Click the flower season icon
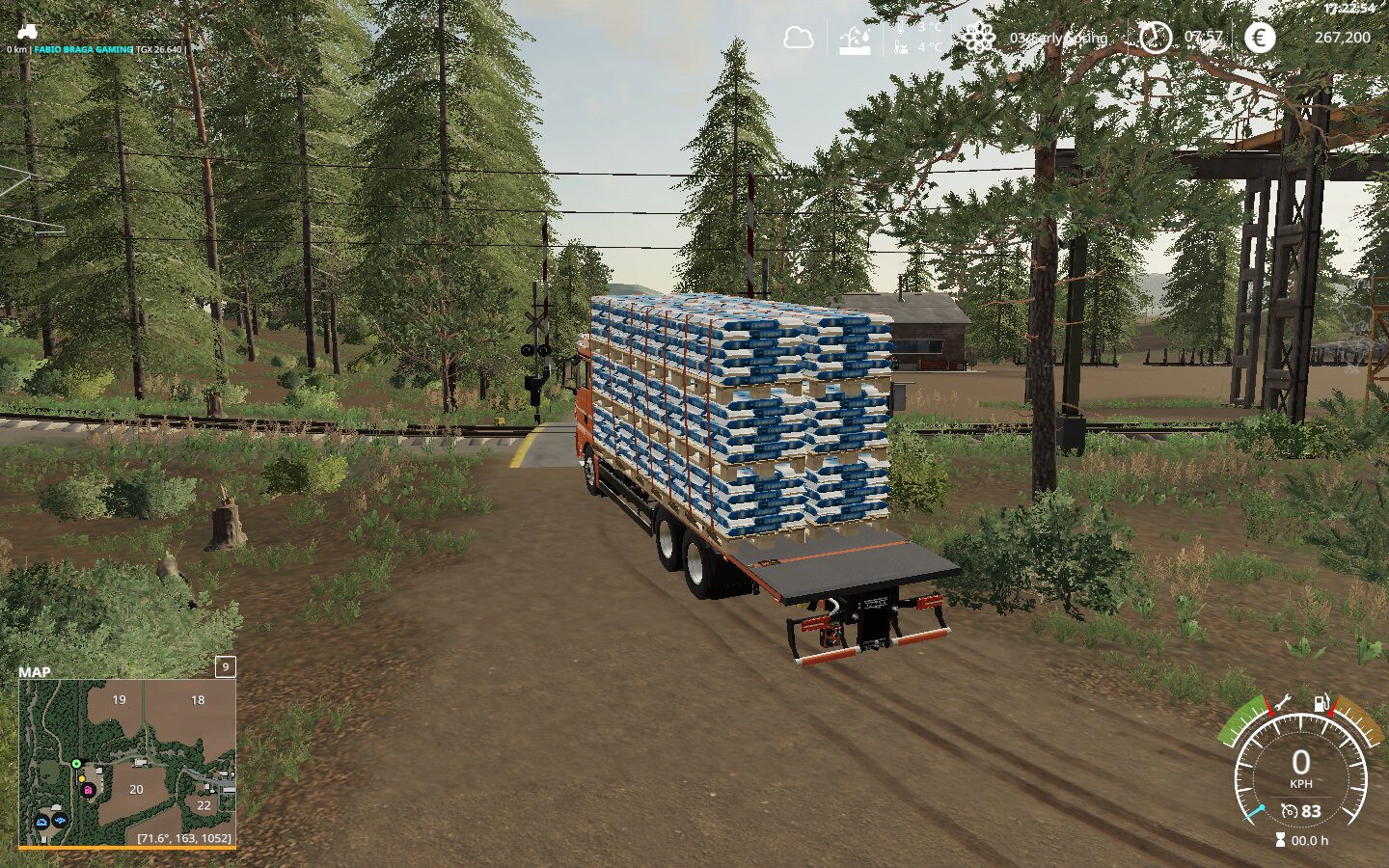Image resolution: width=1389 pixels, height=868 pixels. 978,39
